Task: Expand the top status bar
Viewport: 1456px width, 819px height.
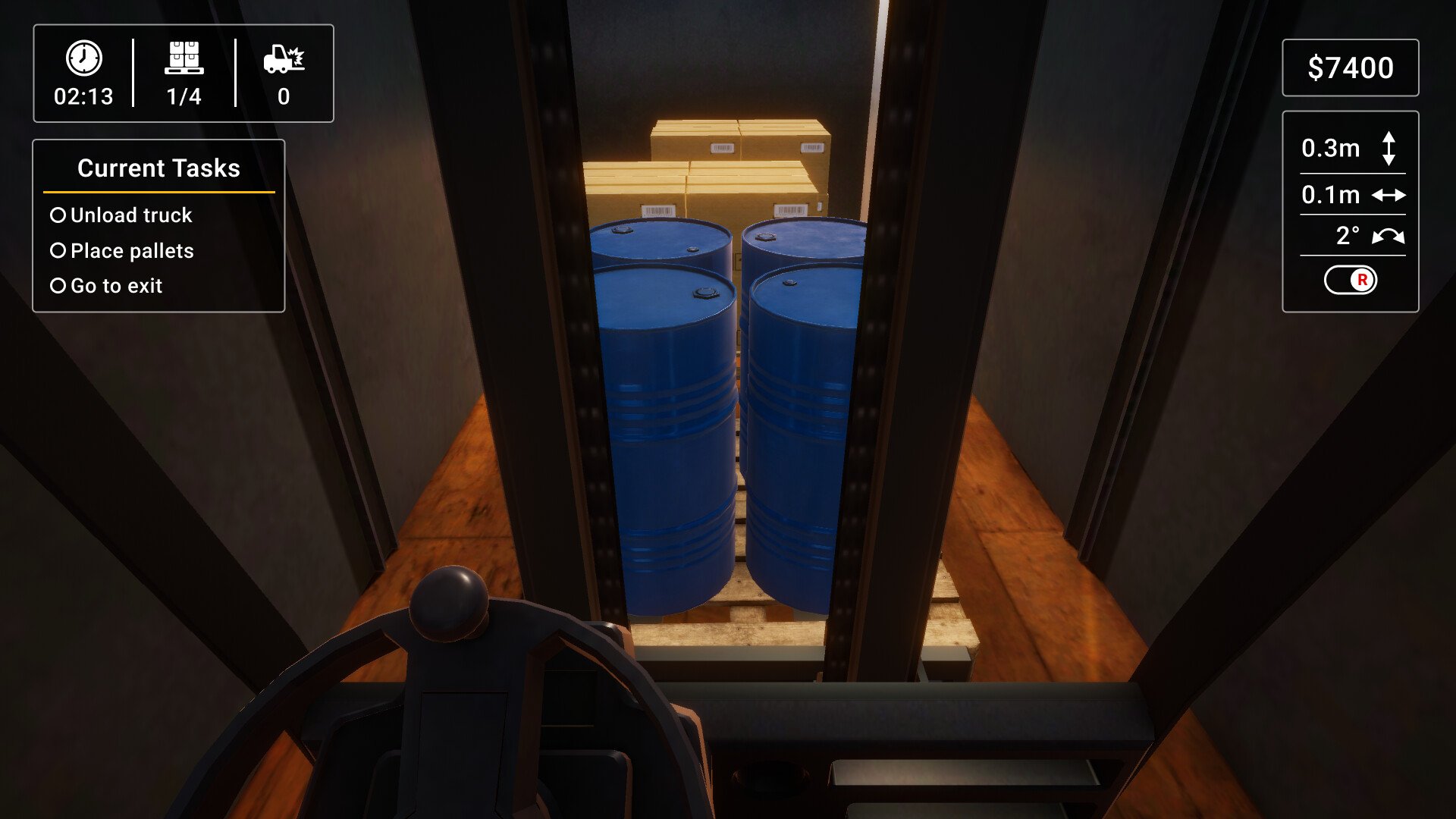Action: tap(182, 74)
